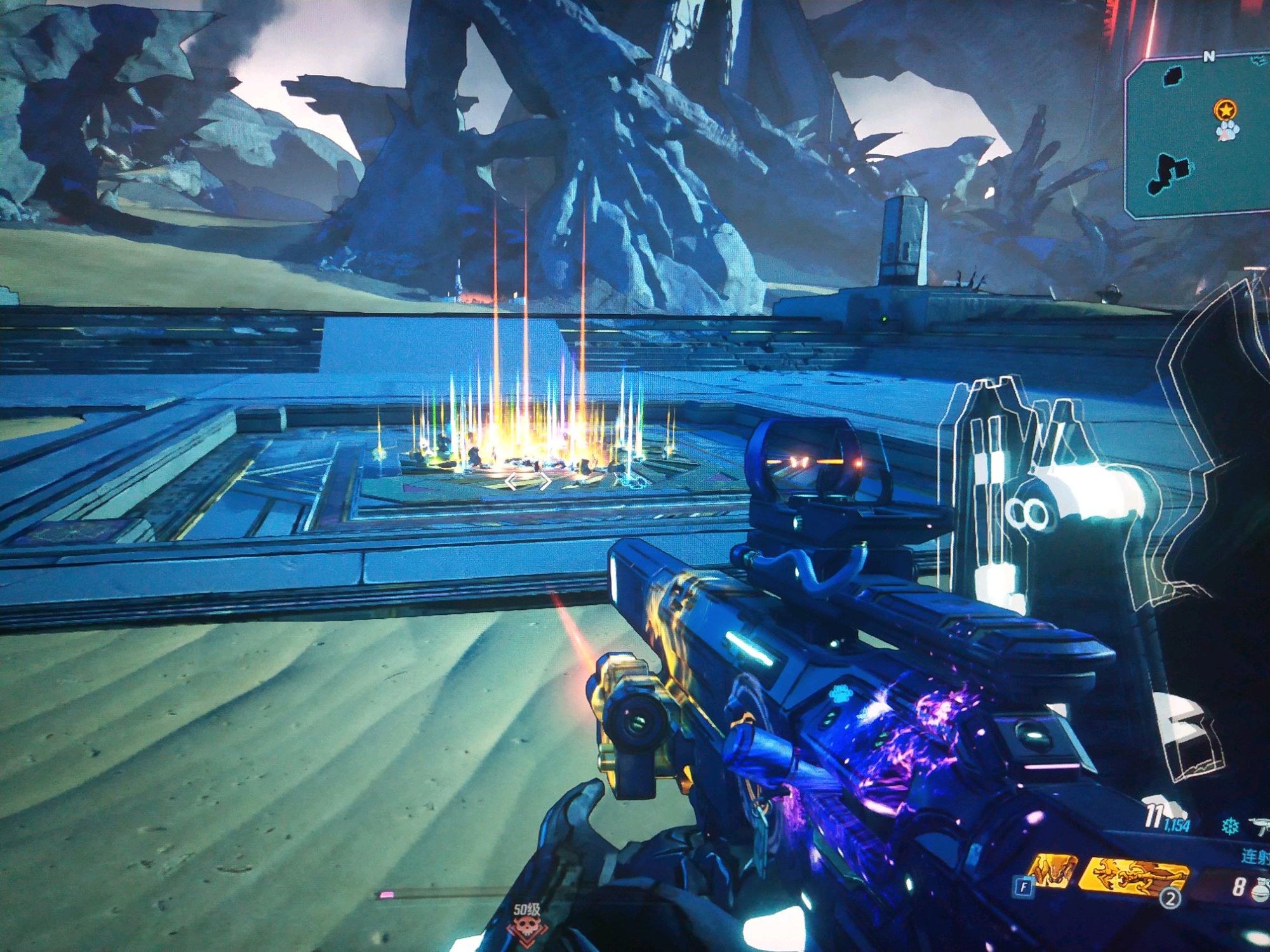1270x952 pixels.
Task: Select the gold star quest marker on minimap
Action: coord(1225,110)
